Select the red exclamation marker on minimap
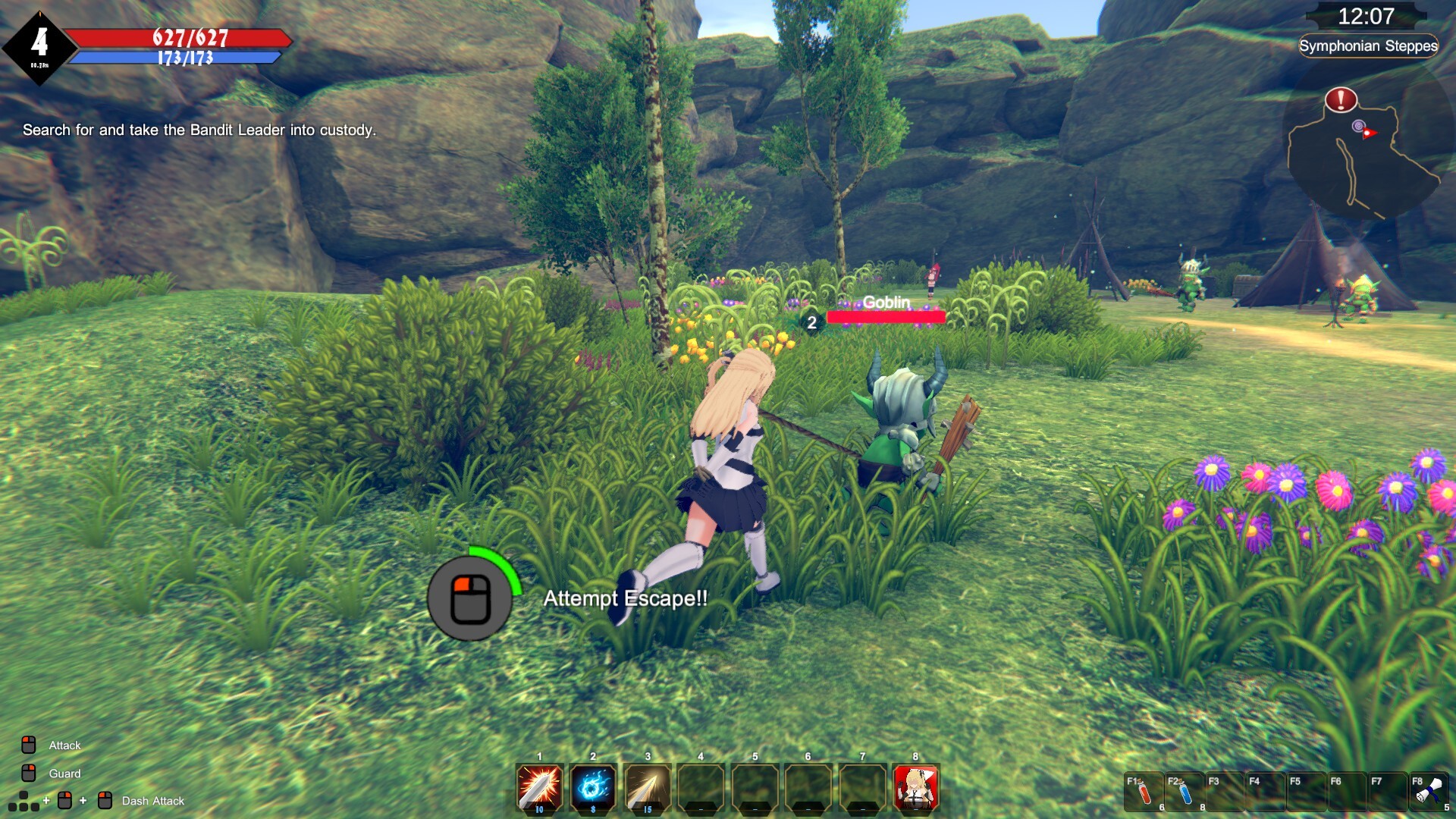The image size is (1456, 819). pyautogui.click(x=1341, y=99)
